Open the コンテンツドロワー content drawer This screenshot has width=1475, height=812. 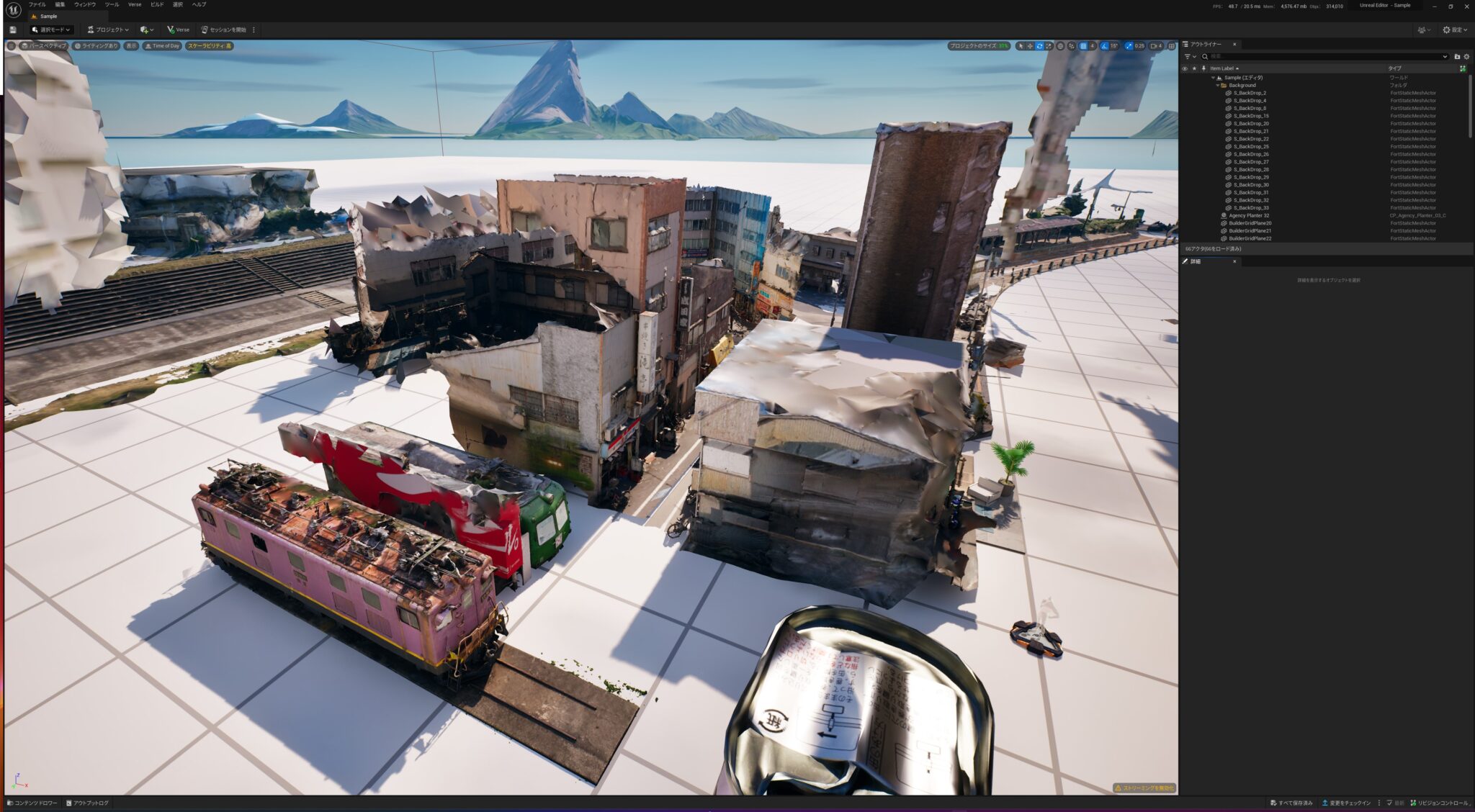coord(32,803)
